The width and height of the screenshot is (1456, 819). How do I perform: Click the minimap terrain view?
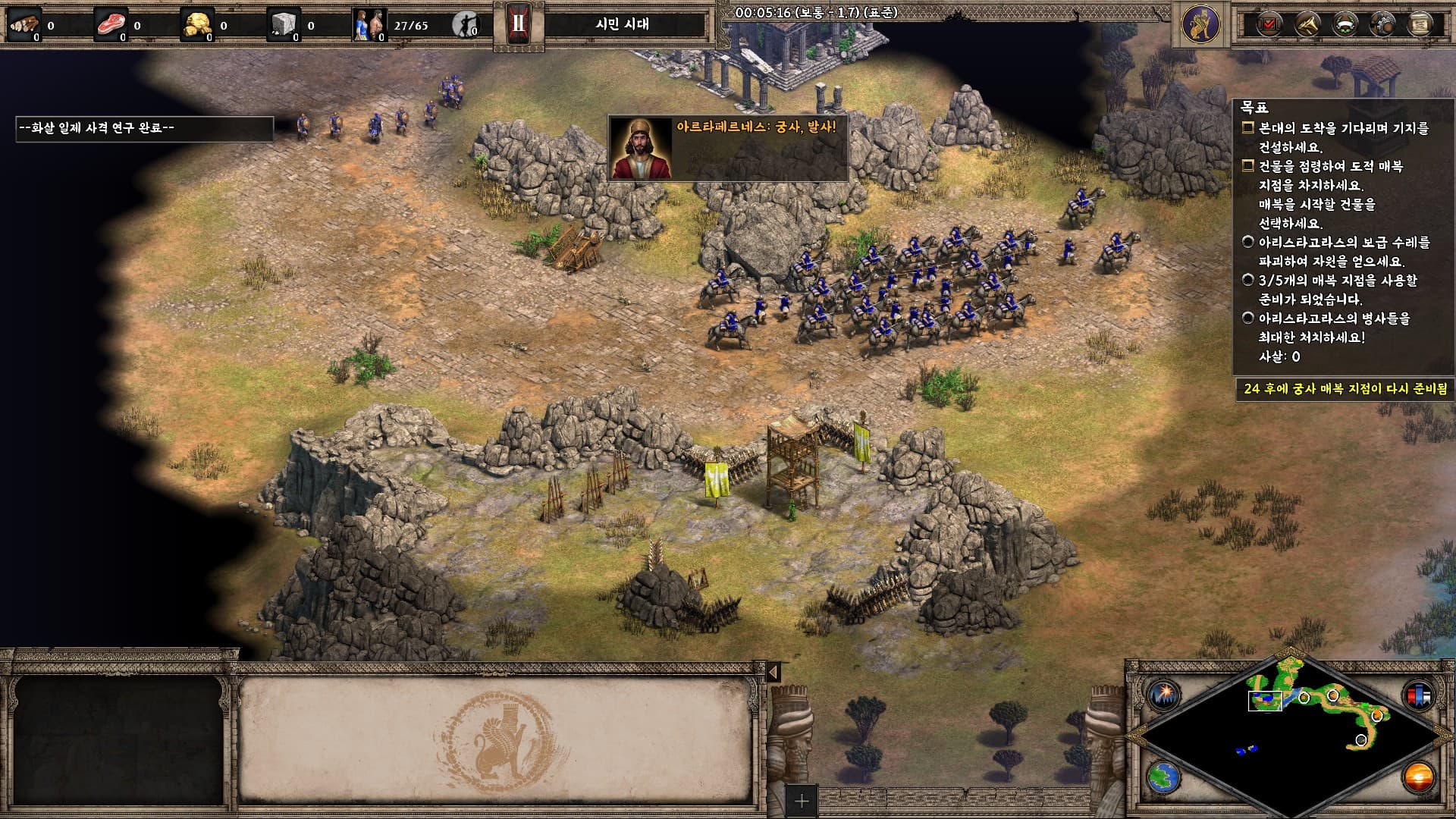[1291, 734]
